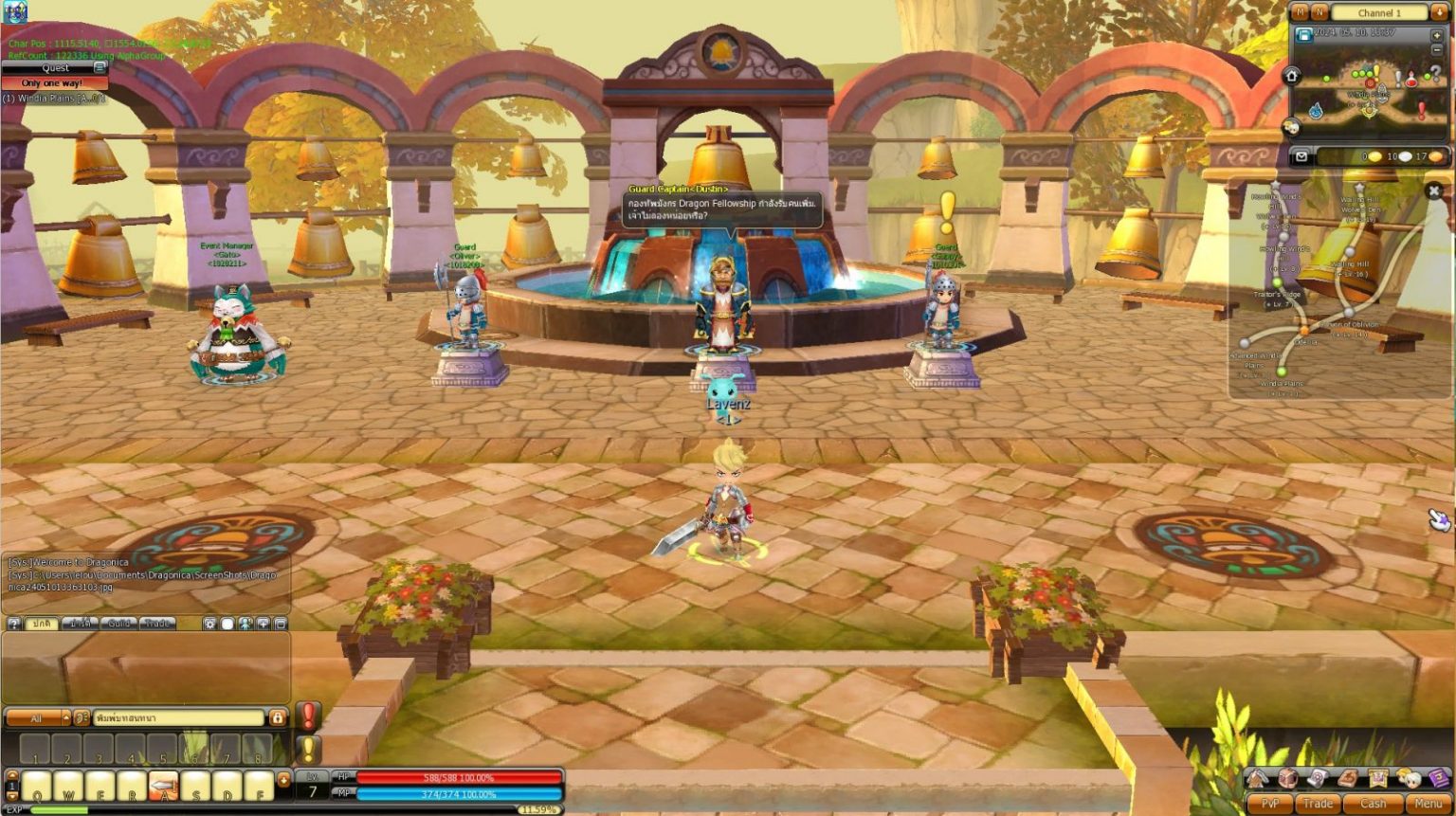Open the mailbox icon below the minimap
This screenshot has width=1456, height=816.
(1301, 156)
